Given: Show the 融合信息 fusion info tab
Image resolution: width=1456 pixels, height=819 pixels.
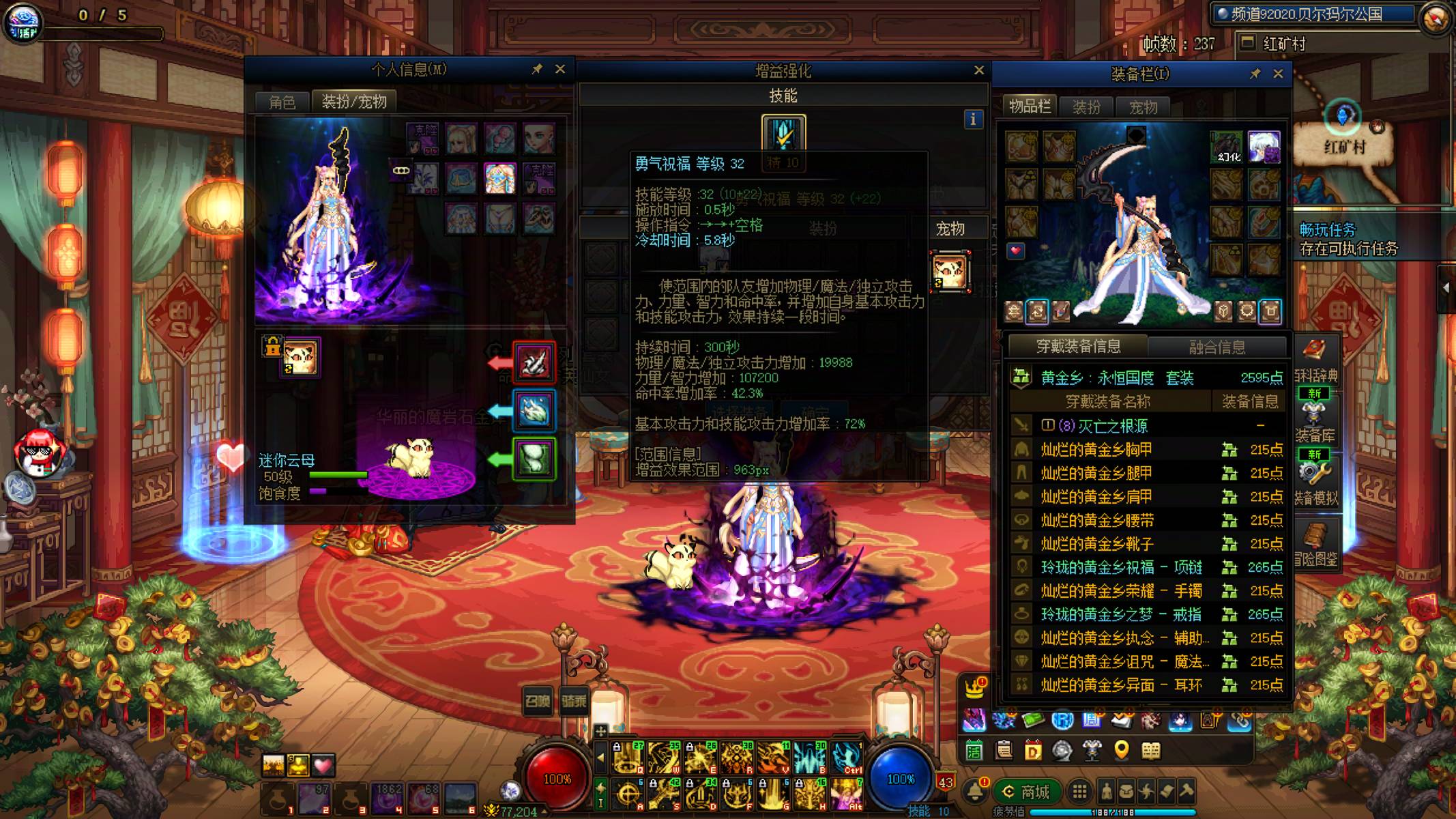Looking at the screenshot, I should (x=1217, y=347).
